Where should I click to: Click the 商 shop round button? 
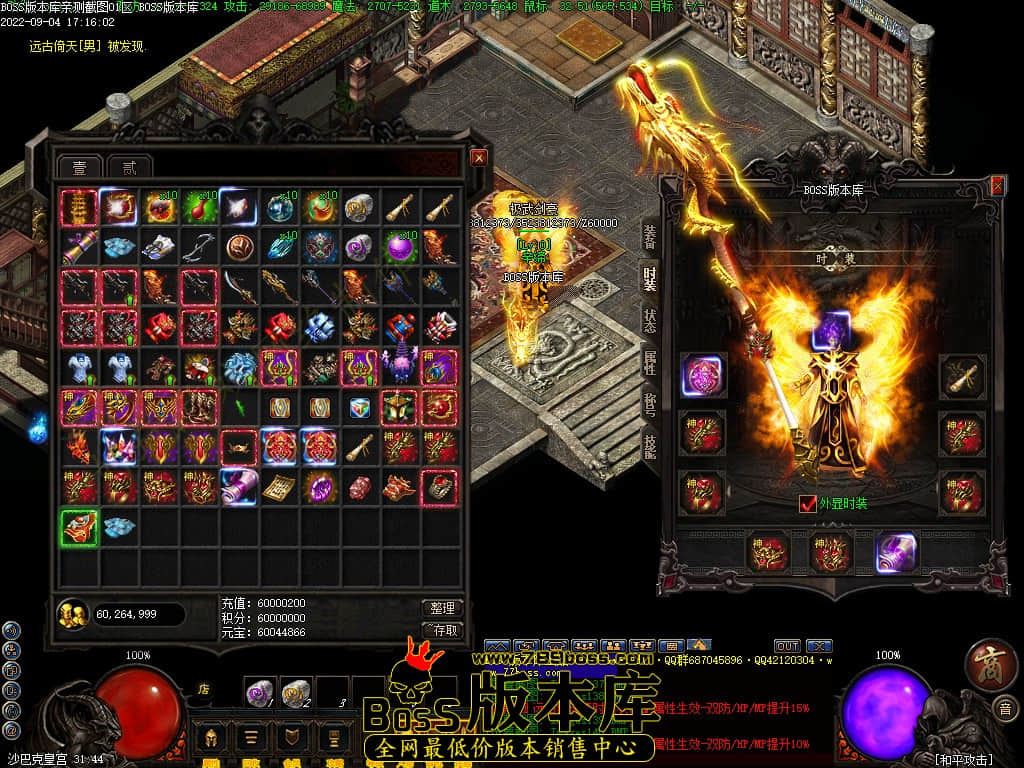click(x=990, y=667)
